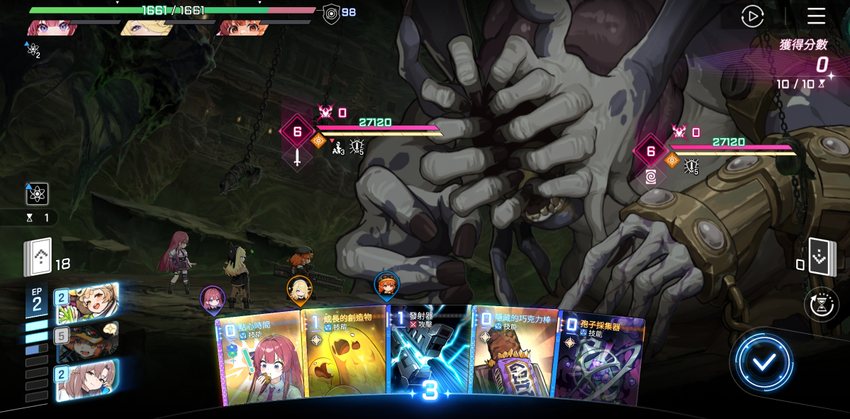Choose the chocolate bar skill card
Screen dimensions: 850x419
click(512, 357)
